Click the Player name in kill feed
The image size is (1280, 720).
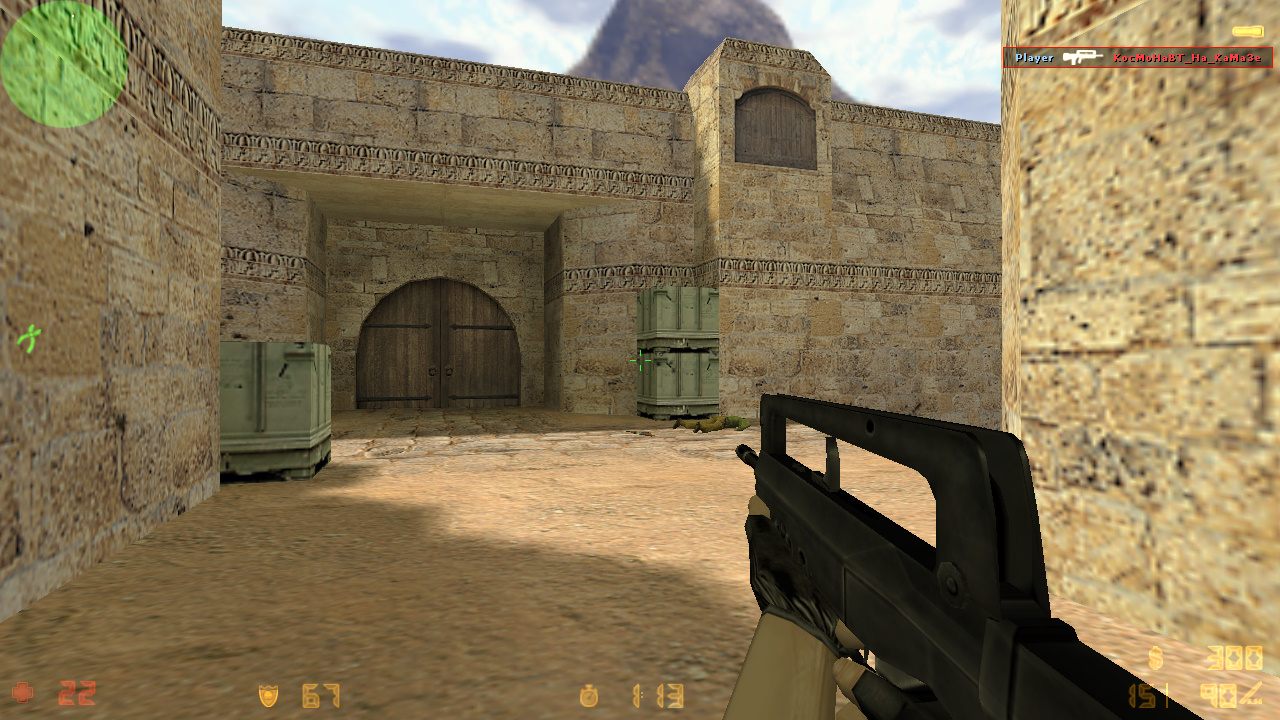[1035, 57]
